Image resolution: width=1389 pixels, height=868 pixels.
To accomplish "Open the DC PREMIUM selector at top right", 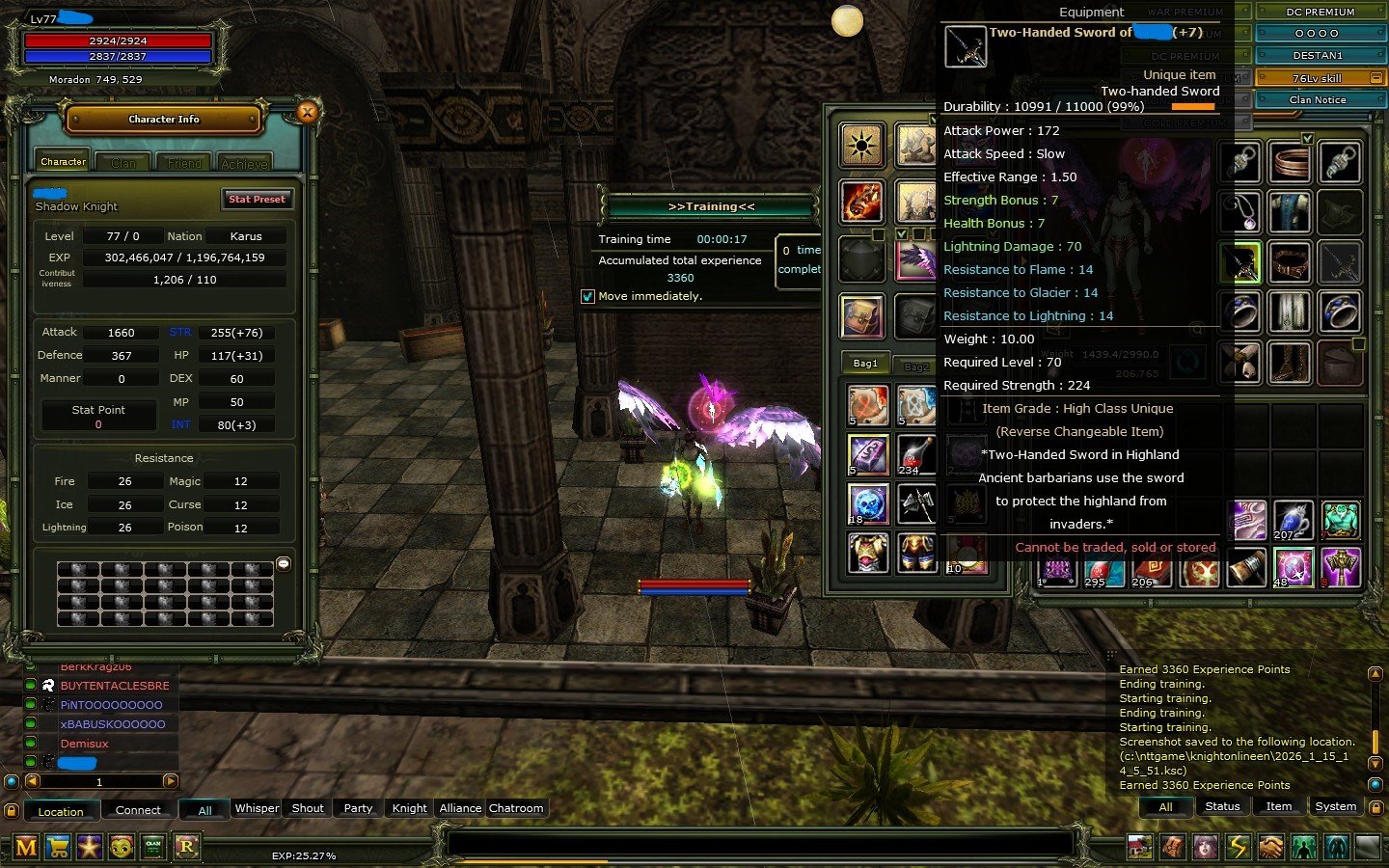I will coord(1321,12).
